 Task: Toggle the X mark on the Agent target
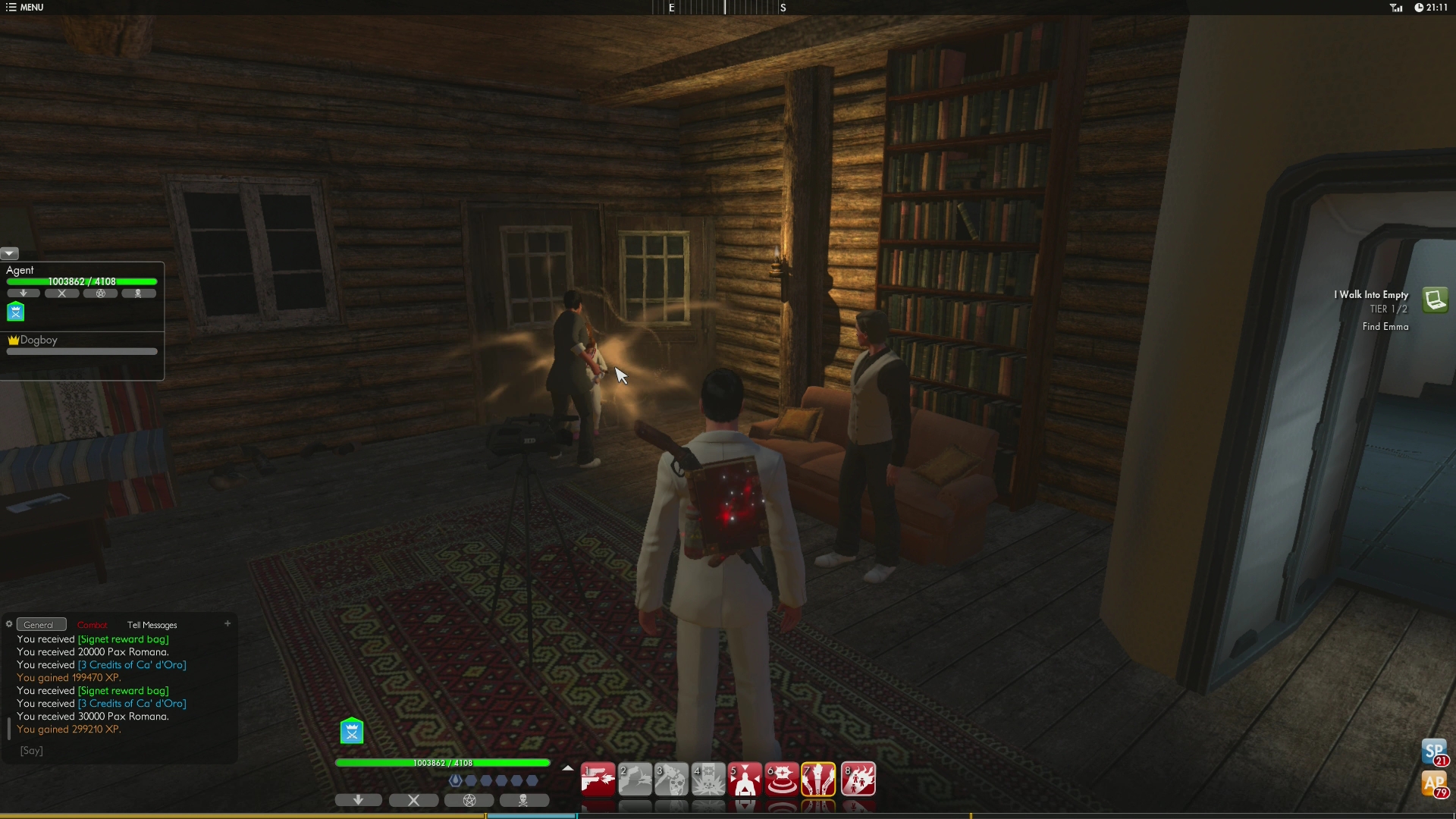tap(62, 293)
